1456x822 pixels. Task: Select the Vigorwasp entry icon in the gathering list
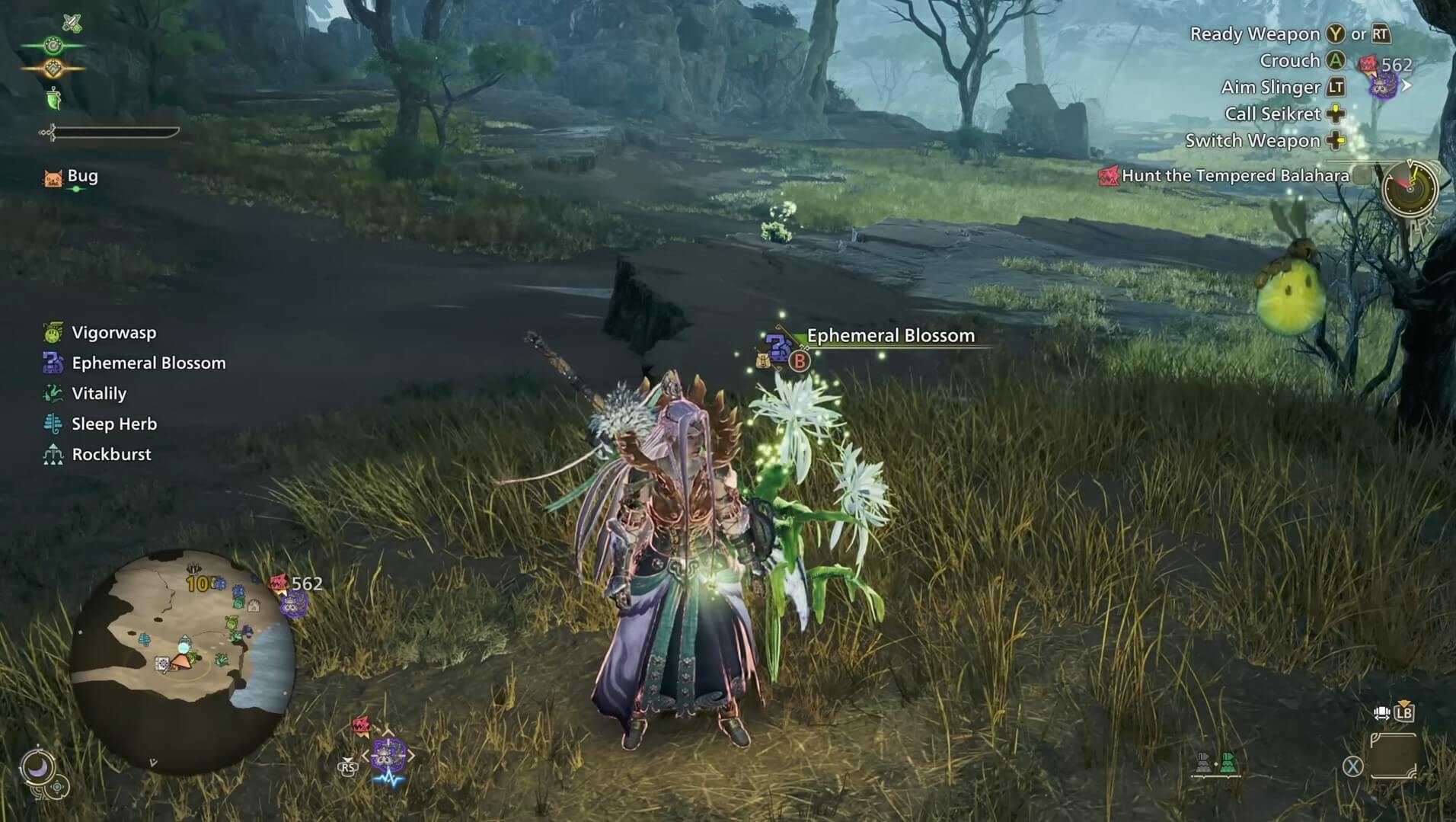[x=52, y=333]
